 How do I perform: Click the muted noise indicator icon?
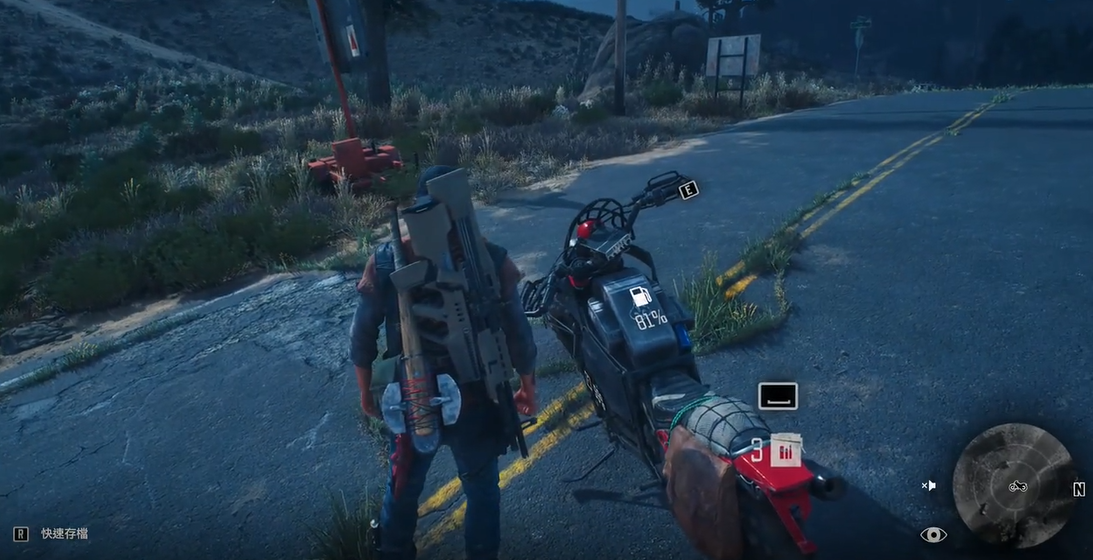[x=929, y=486]
